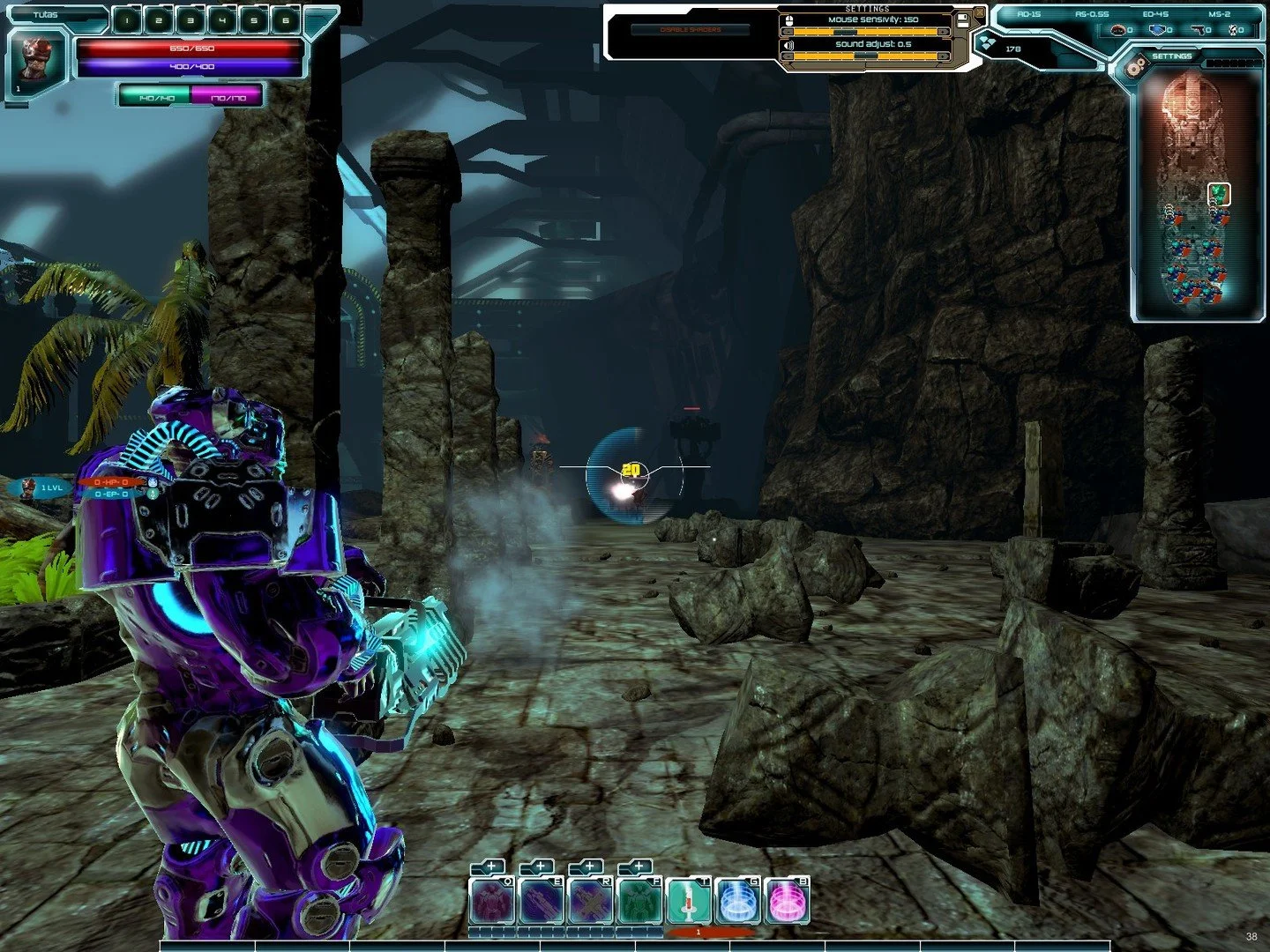
Task: Select the player portrait of Tutas
Action: click(x=38, y=59)
